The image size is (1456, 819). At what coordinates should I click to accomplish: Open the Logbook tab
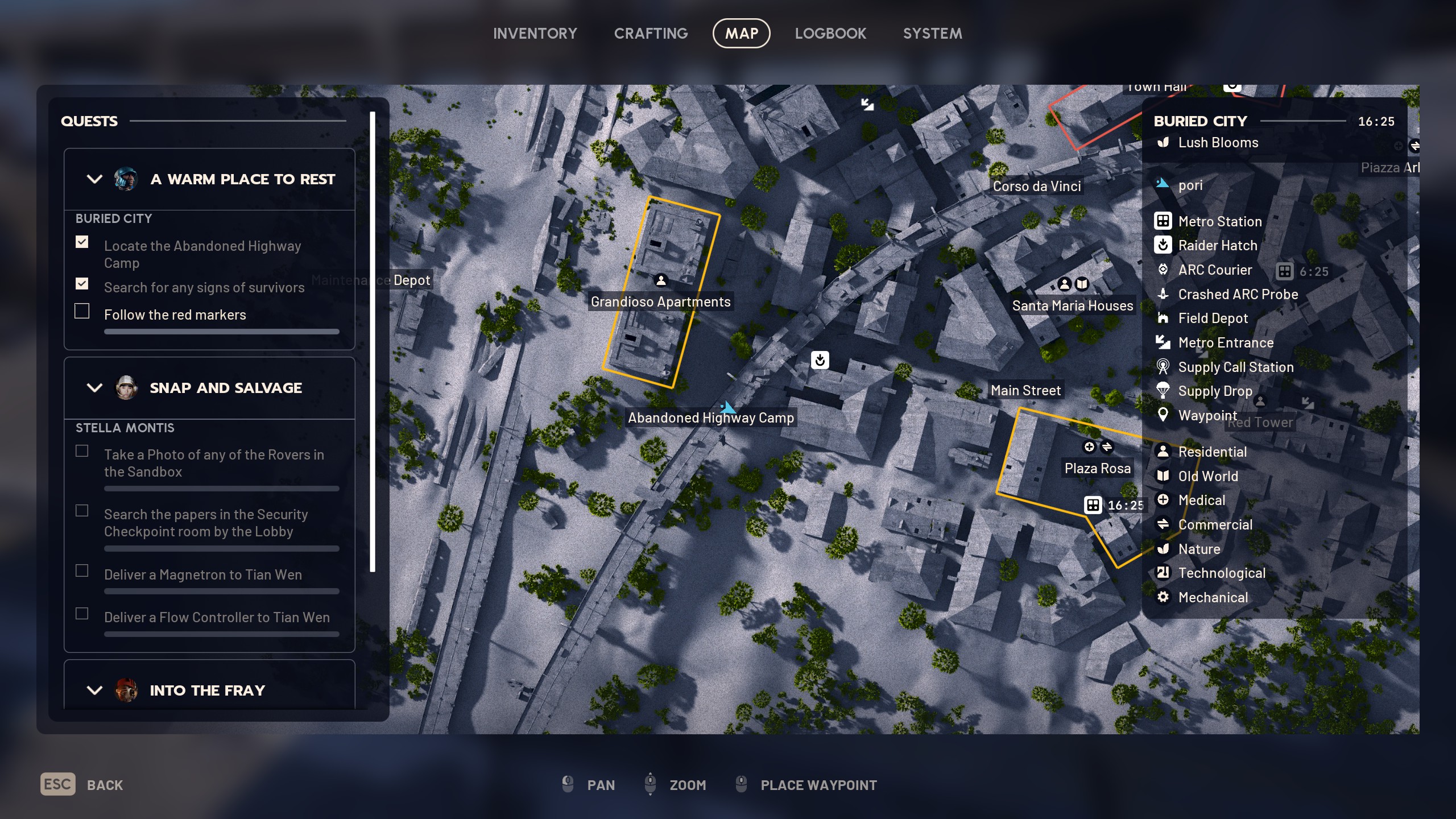pyautogui.click(x=830, y=34)
